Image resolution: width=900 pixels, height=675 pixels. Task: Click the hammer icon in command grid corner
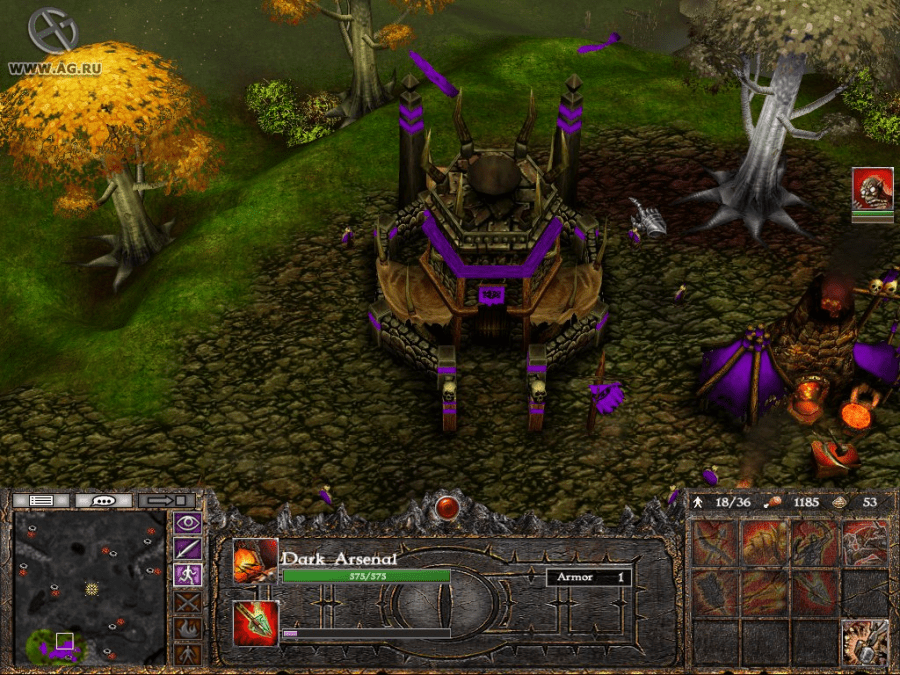pos(864,642)
